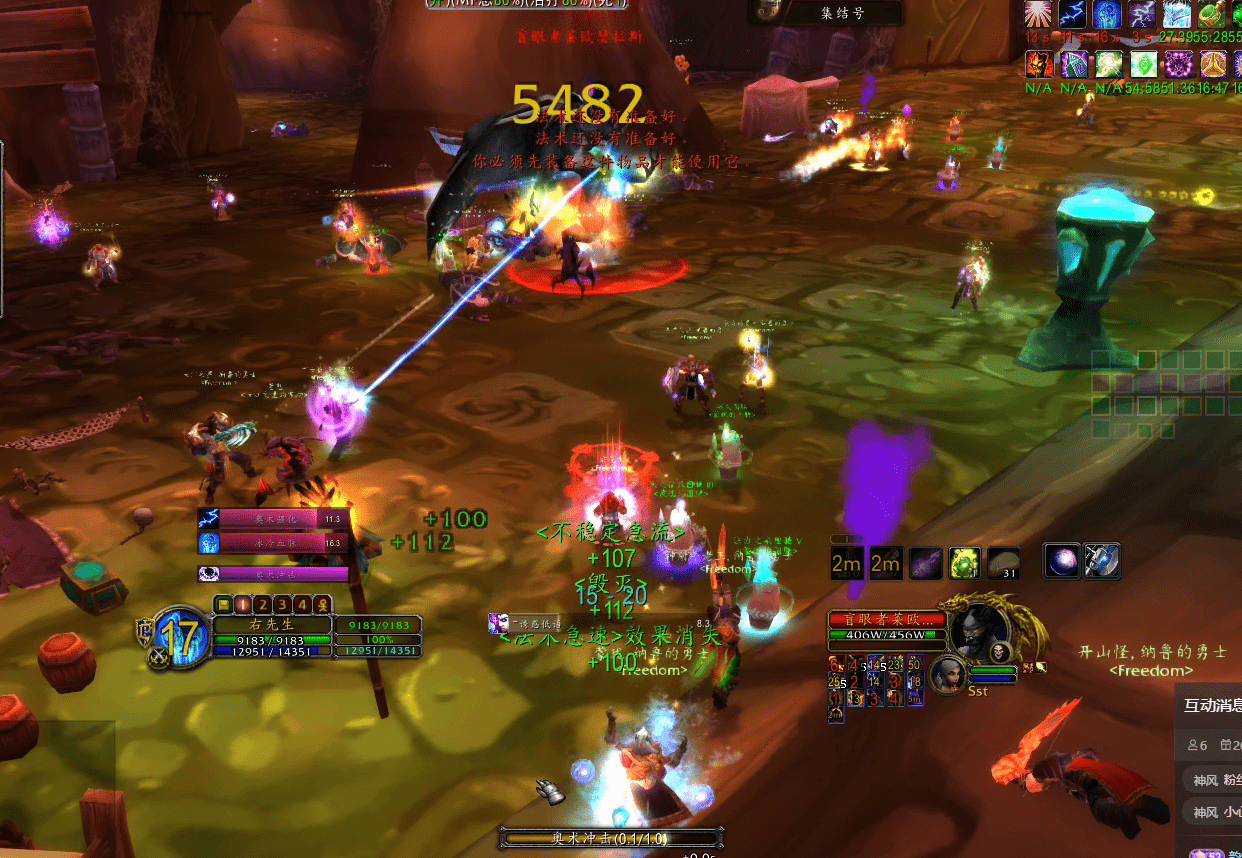Use the silver-blue axe action button
1242x858 pixels.
pos(1101,562)
